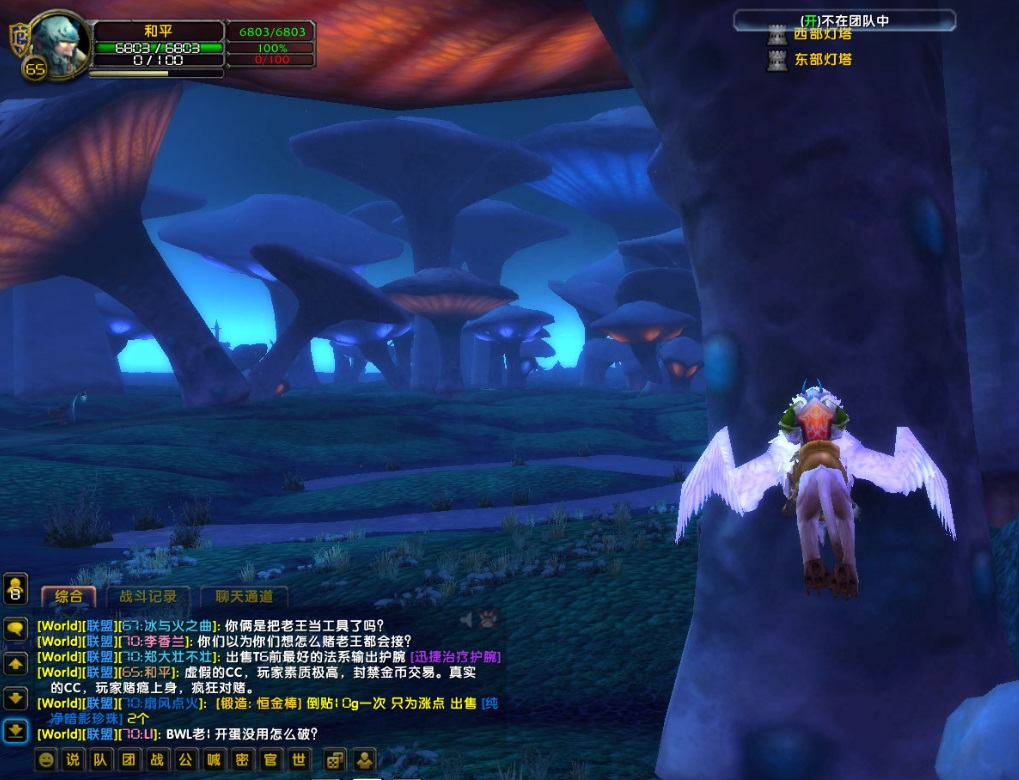Choose the 世 world channel button
The width and height of the screenshot is (1019, 780).
click(296, 759)
